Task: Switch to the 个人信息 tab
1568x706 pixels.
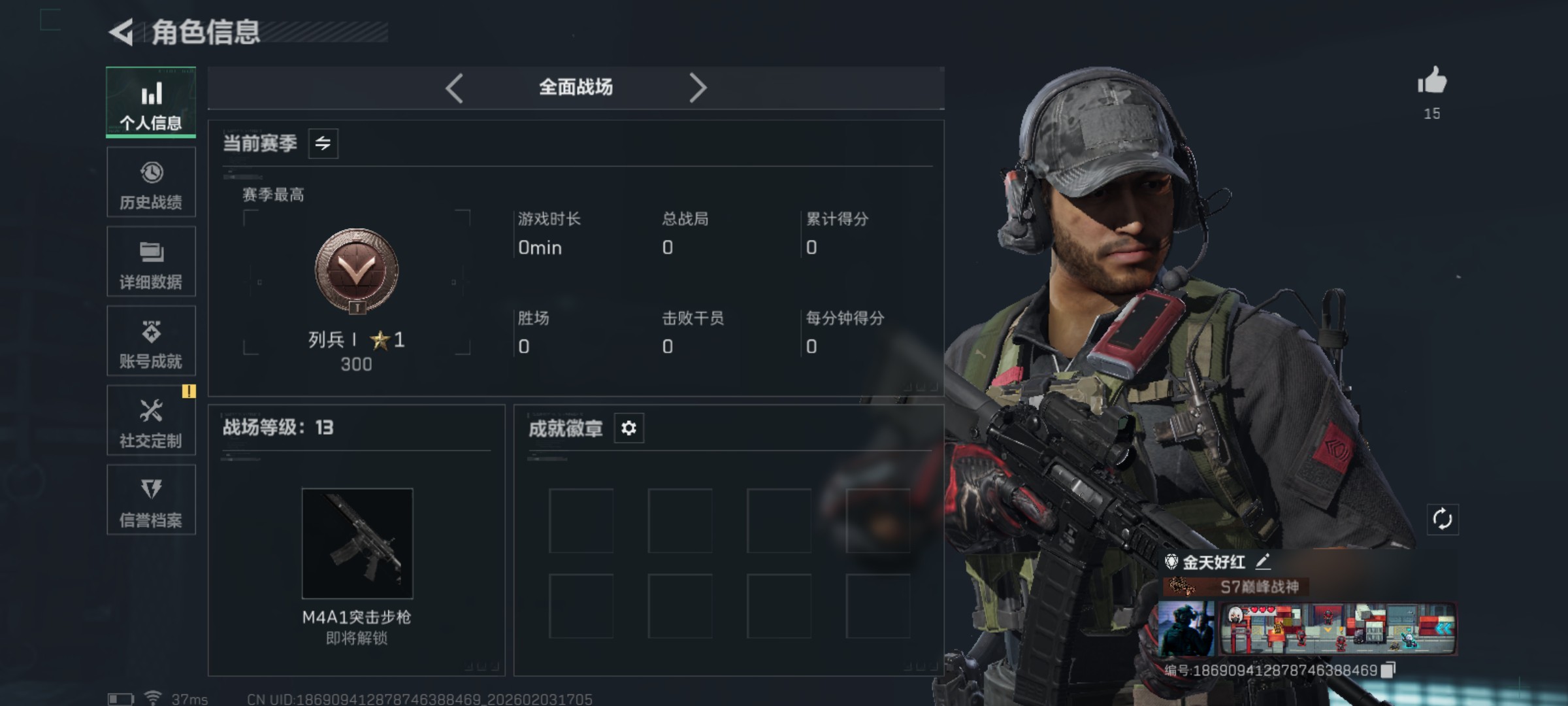Action: [151, 103]
